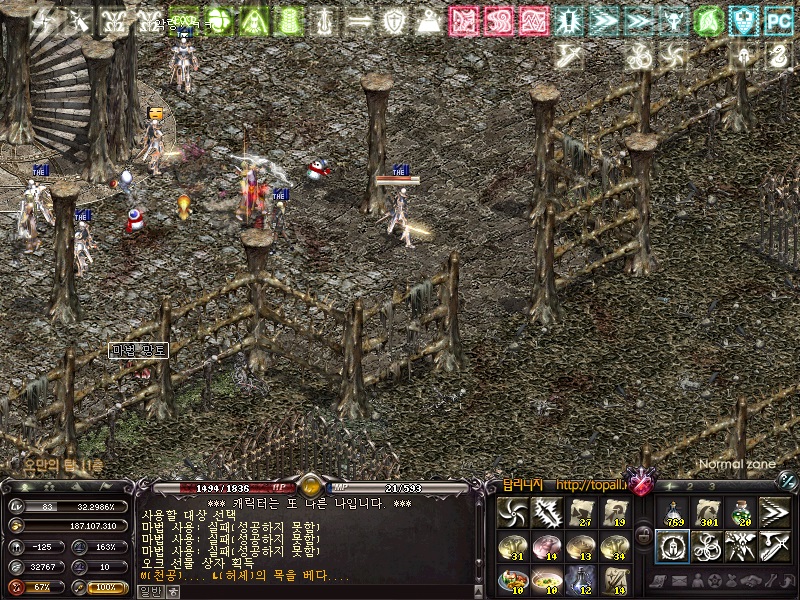The image size is (800, 600).
Task: Select the highlighted helmet skill slot
Action: pyautogui.click(x=672, y=545)
